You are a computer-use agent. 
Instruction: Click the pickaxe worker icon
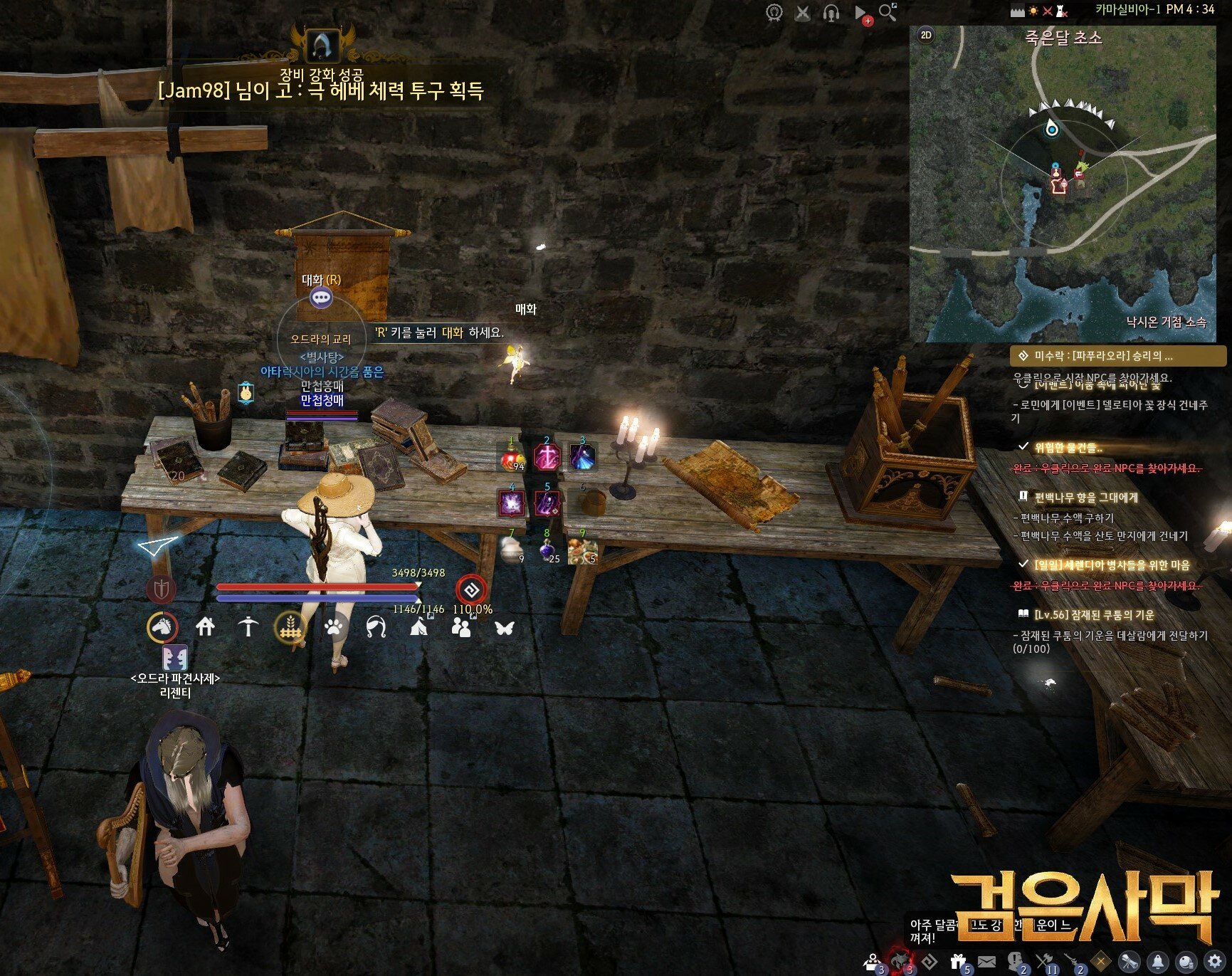coord(248,626)
